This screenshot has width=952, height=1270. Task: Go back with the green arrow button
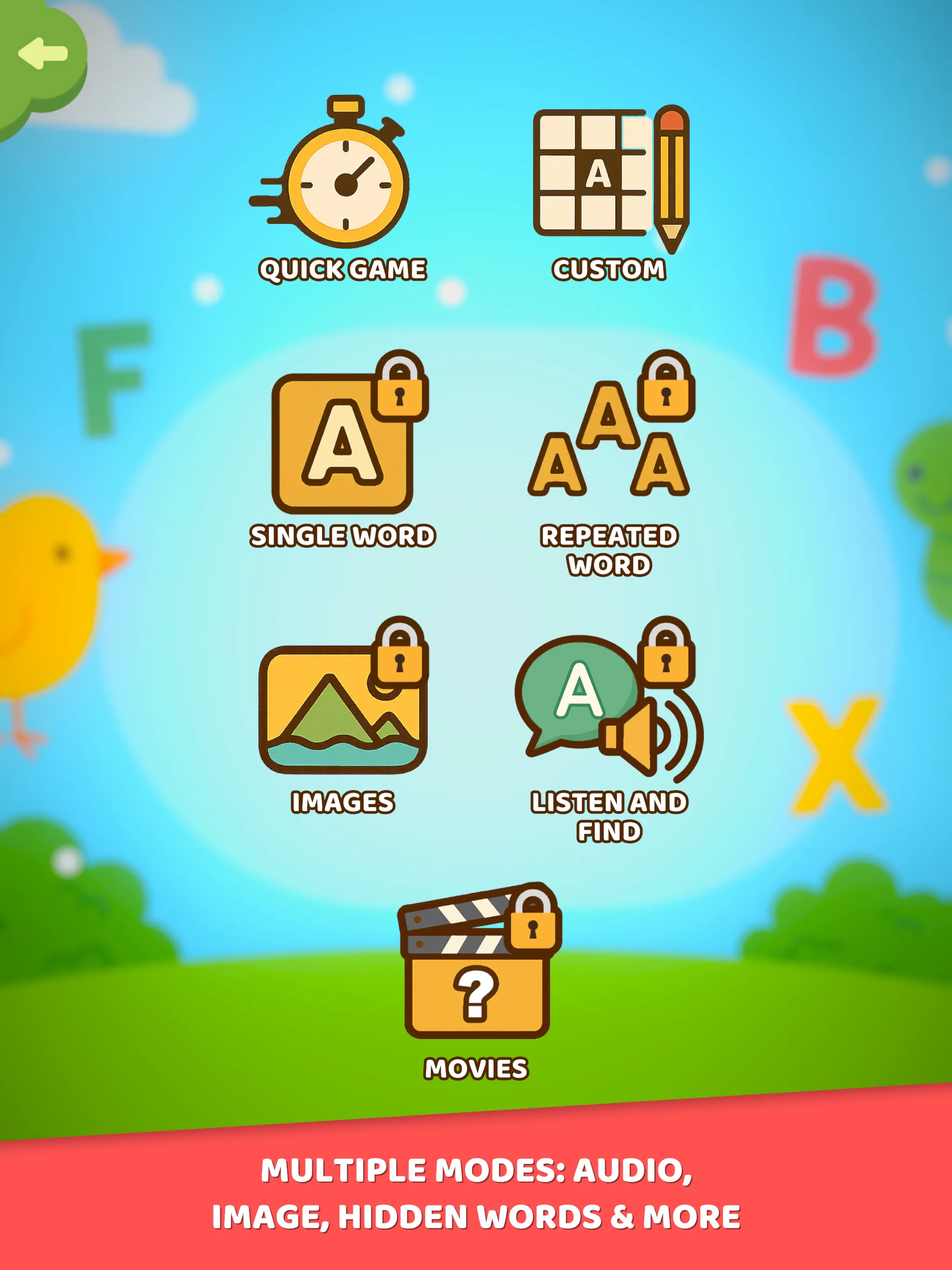42,54
